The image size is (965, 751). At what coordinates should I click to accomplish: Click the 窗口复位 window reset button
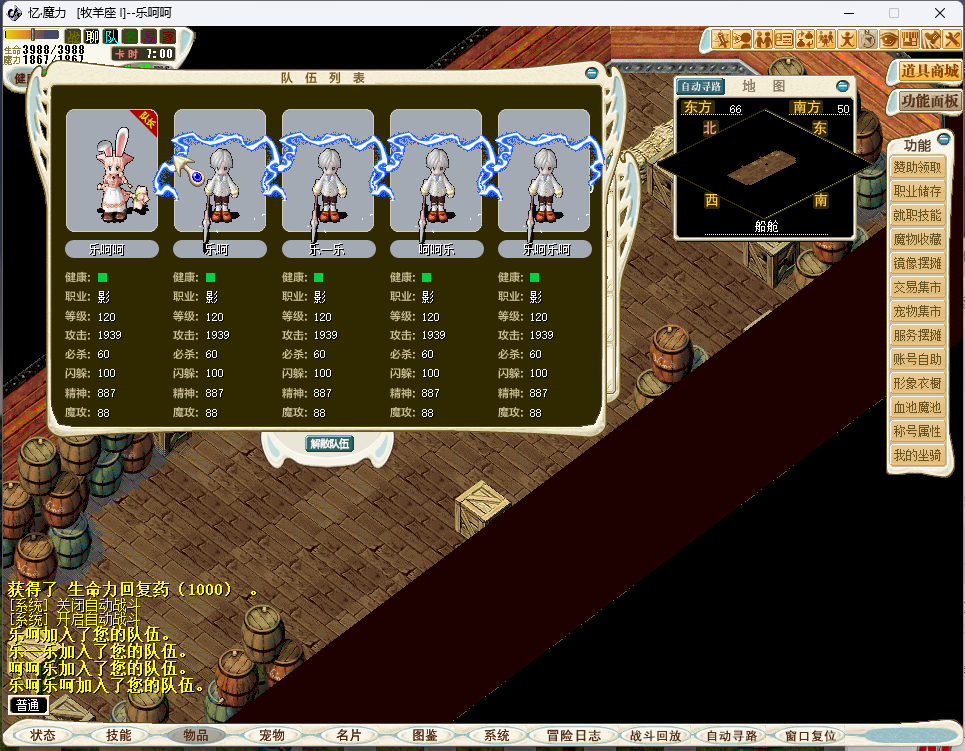click(810, 735)
